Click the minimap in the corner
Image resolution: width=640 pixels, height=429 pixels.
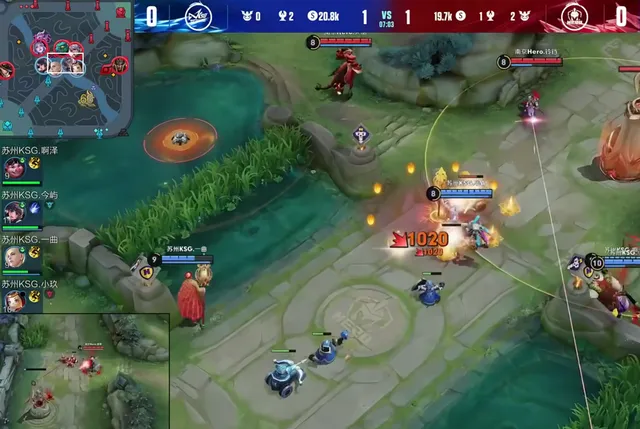pyautogui.click(x=66, y=67)
